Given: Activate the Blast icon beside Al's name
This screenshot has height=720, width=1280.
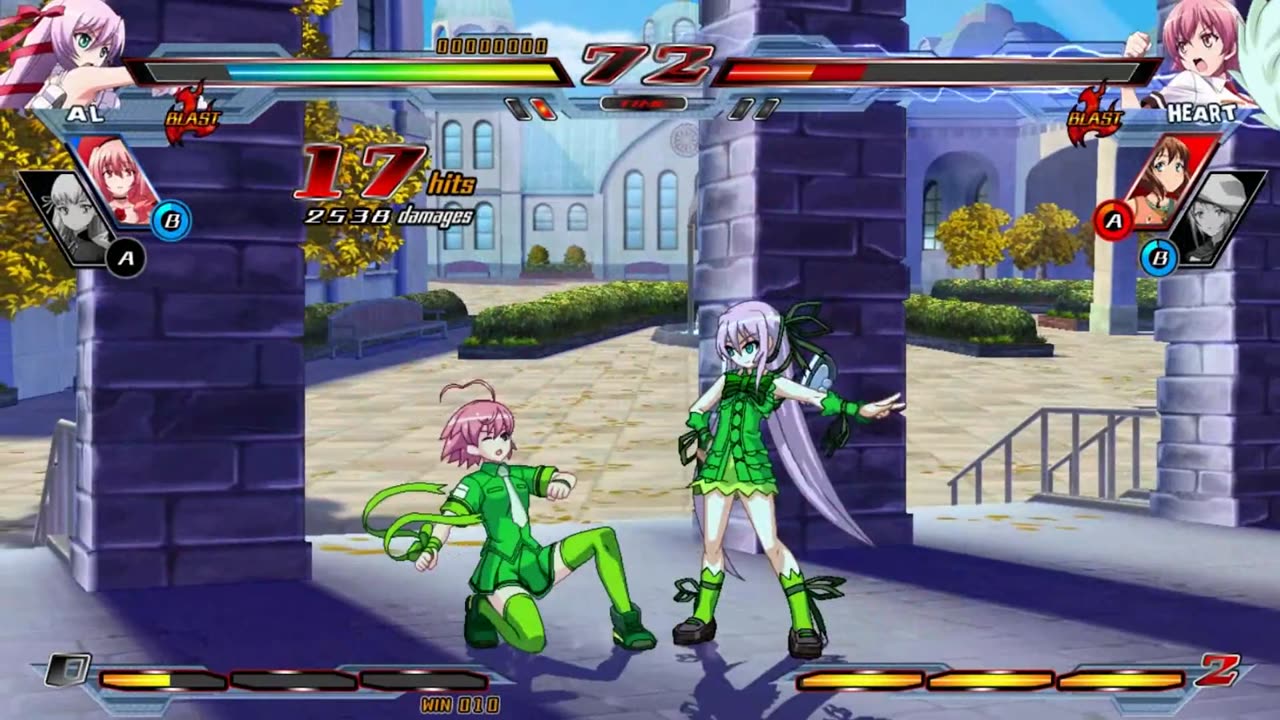Looking at the screenshot, I should coord(192,114).
